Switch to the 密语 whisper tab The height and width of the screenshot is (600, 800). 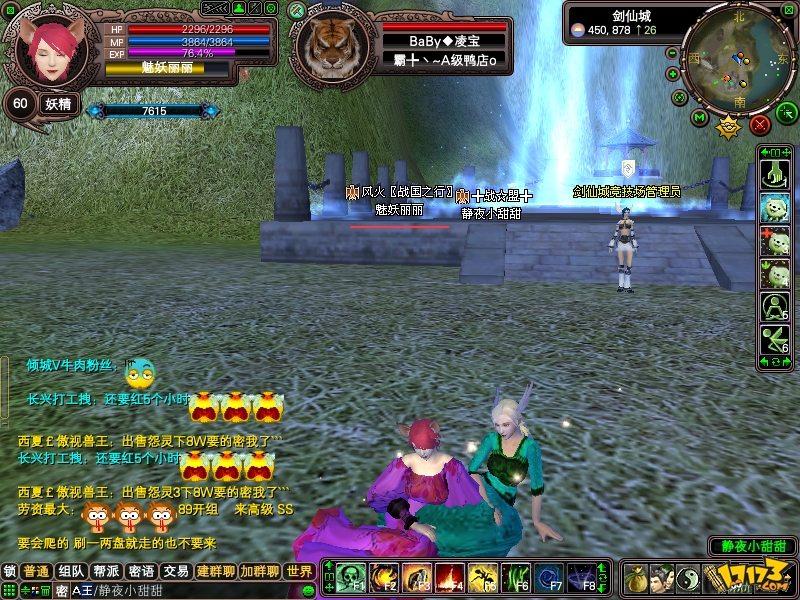141,572
